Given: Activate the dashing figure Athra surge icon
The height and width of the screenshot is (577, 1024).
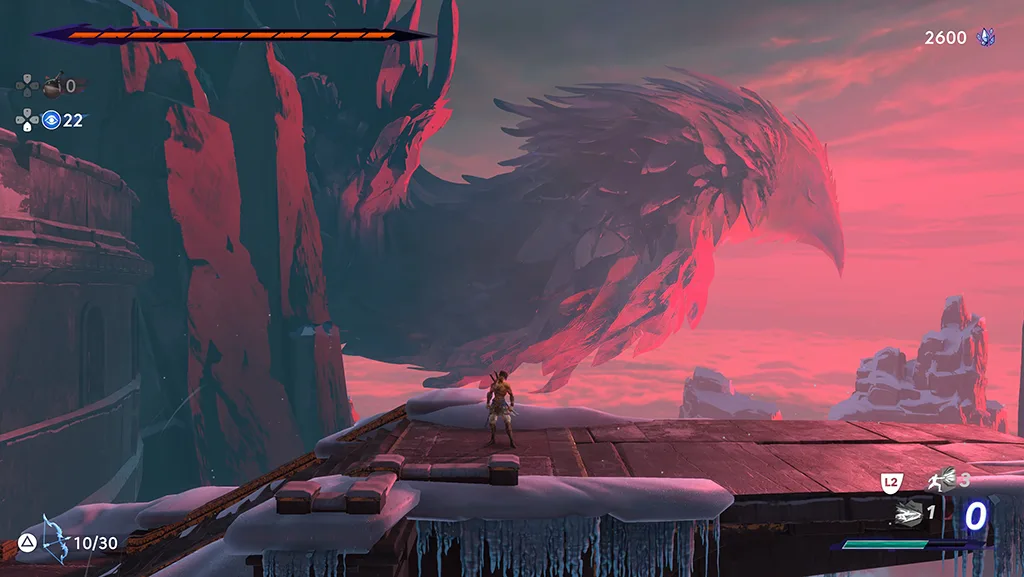Looking at the screenshot, I should pyautogui.click(x=941, y=481).
